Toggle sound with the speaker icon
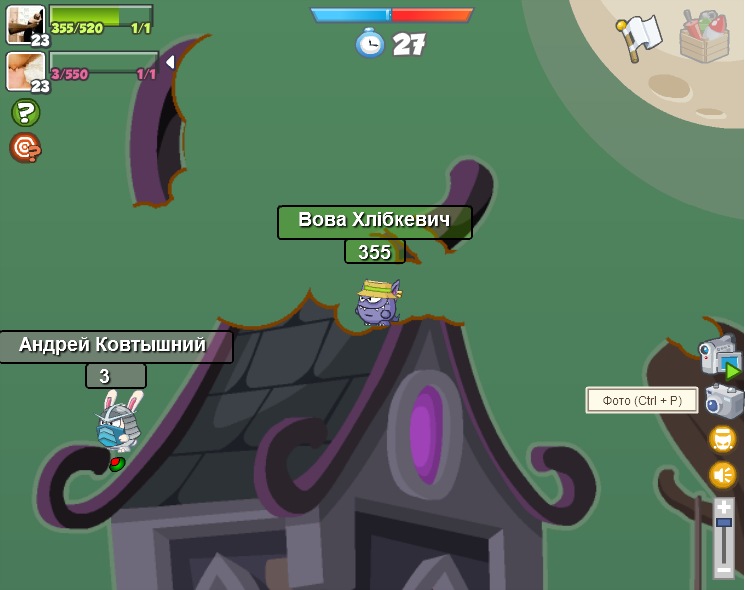The width and height of the screenshot is (745, 590). tap(722, 474)
